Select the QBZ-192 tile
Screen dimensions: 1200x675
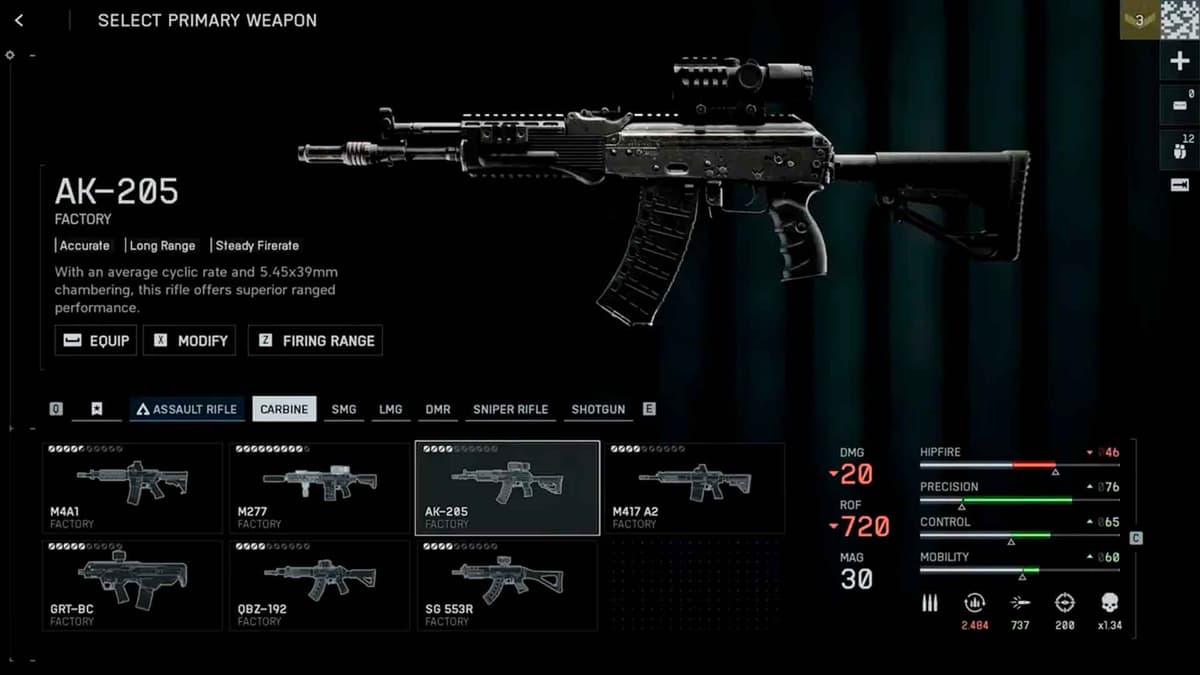(319, 585)
